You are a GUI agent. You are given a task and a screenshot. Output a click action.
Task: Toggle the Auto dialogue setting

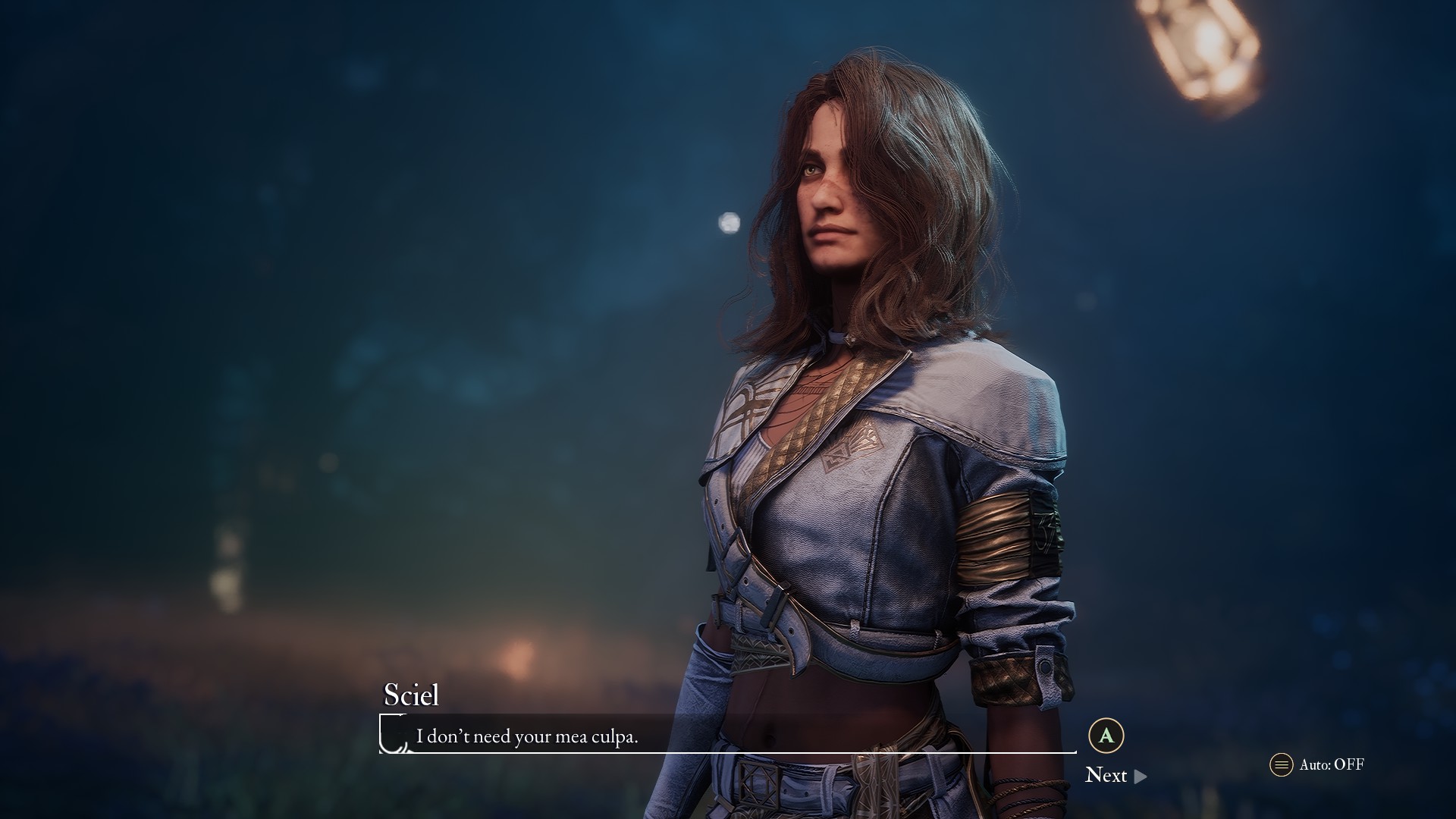1318,764
